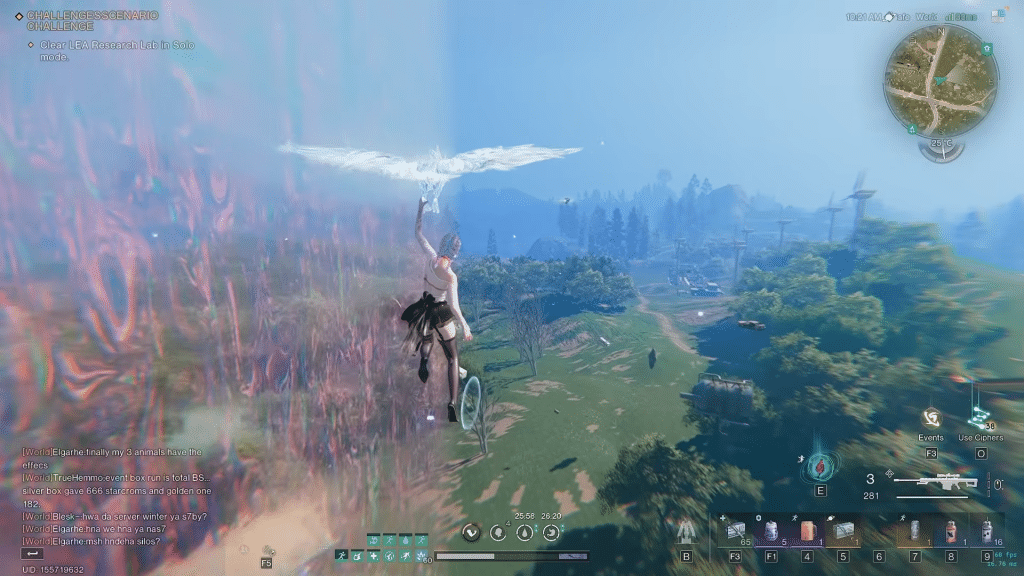Use the red bottle on hotbar slot 8

click(951, 532)
